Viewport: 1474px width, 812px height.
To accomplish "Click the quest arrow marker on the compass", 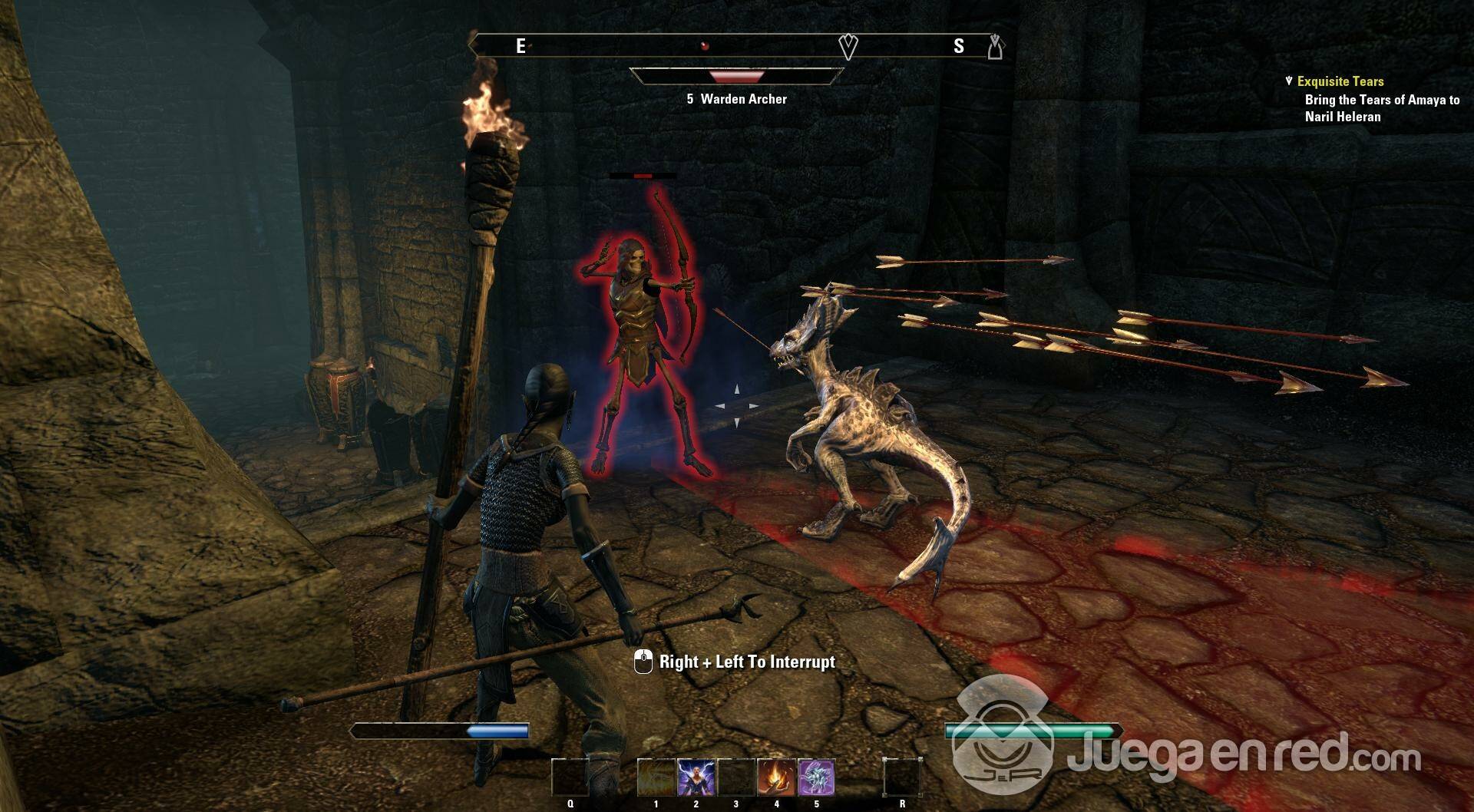I will [x=848, y=47].
